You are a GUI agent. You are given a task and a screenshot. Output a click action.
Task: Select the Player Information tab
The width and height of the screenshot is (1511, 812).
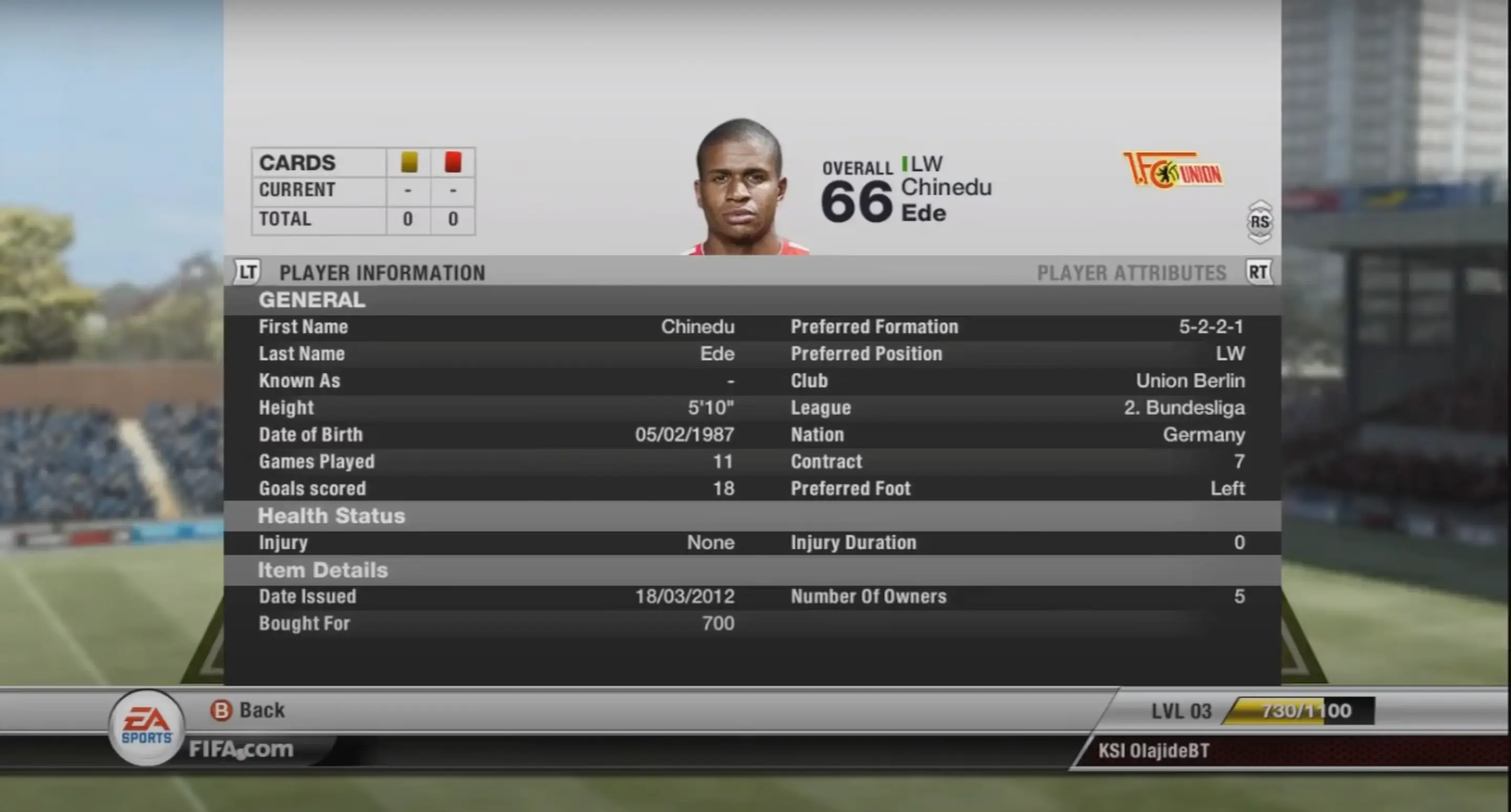(382, 273)
